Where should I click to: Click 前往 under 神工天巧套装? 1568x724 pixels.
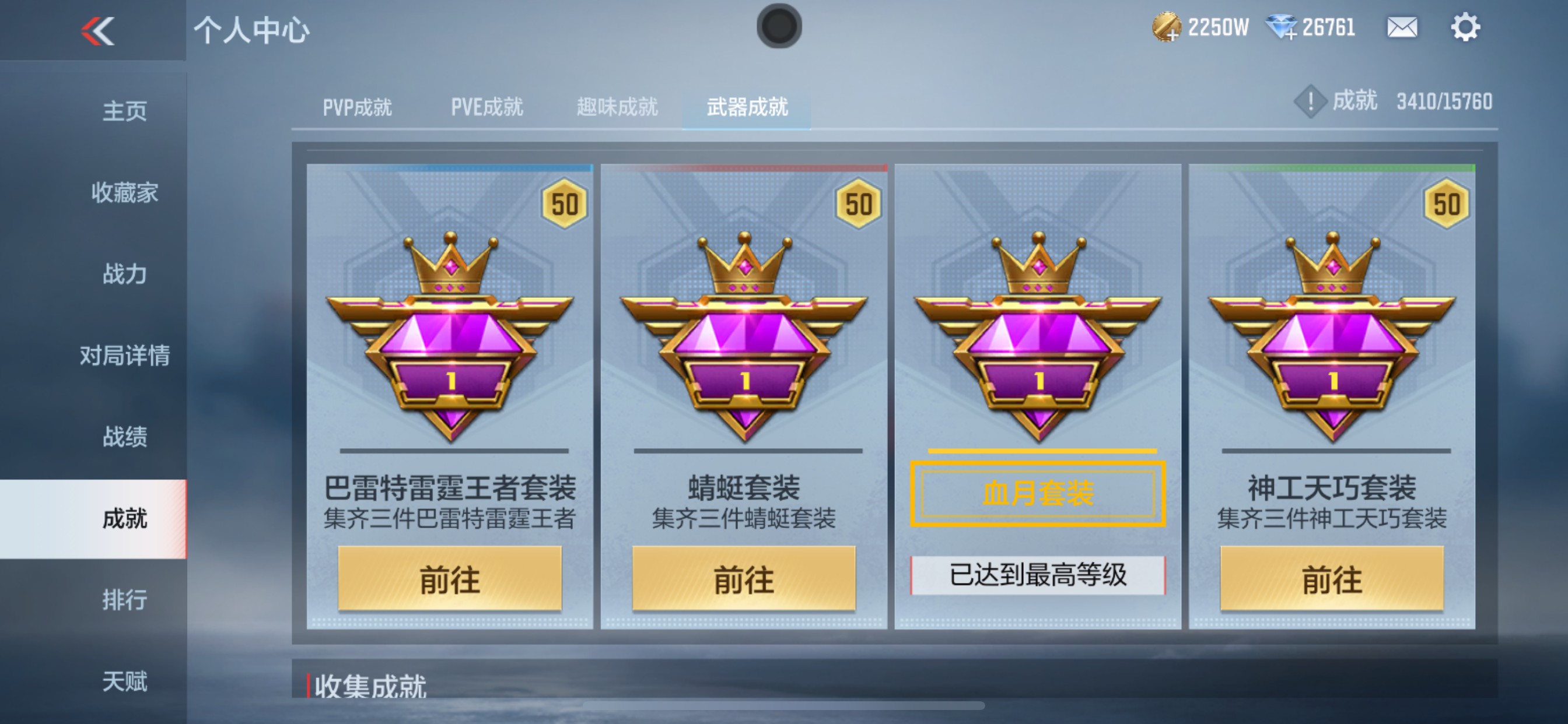[1333, 579]
